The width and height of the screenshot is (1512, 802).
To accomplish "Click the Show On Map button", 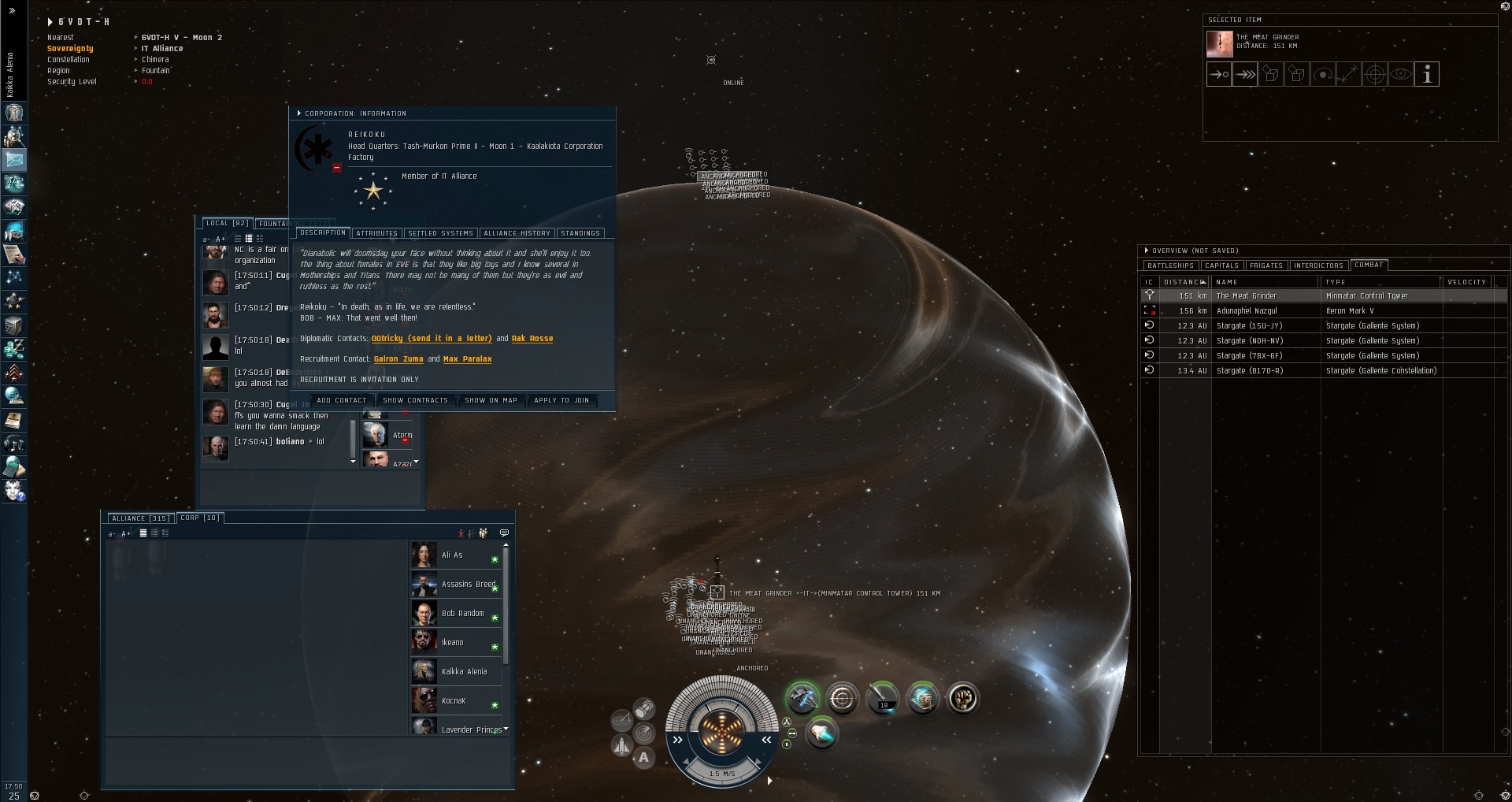I will 491,400.
